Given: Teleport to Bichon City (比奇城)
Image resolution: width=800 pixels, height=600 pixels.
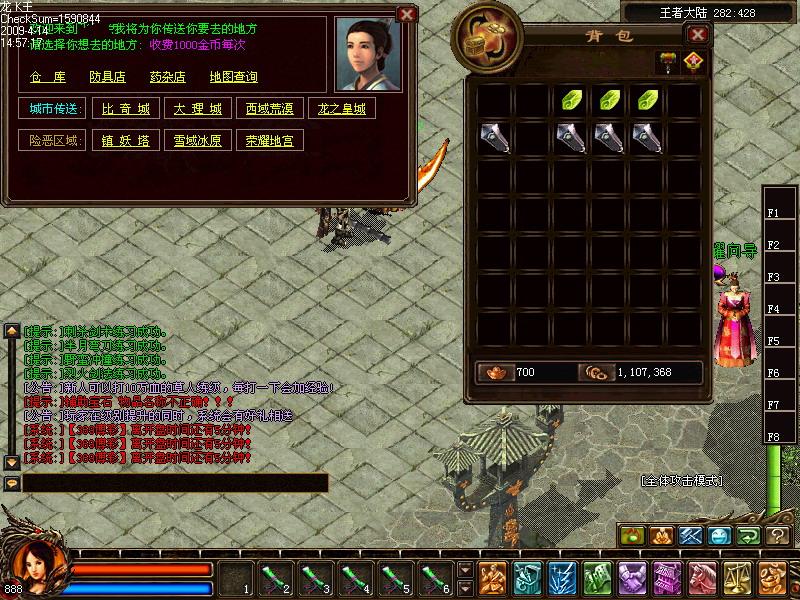Looking at the screenshot, I should pos(126,108).
